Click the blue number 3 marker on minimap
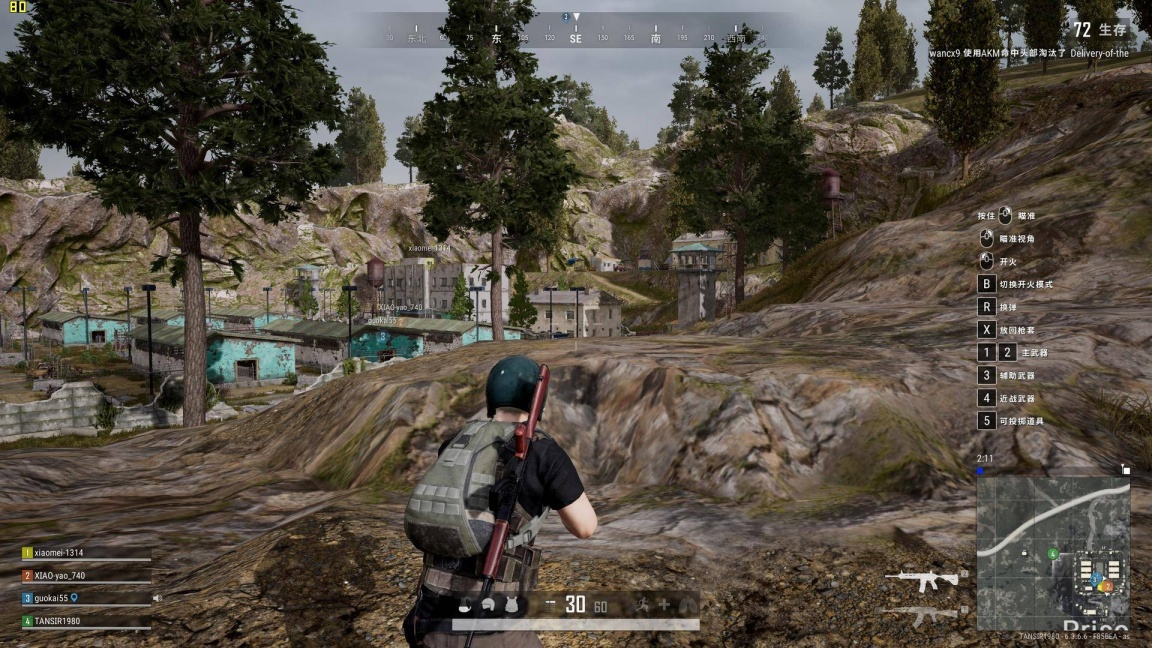Viewport: 1152px width, 648px height. coord(1095,578)
